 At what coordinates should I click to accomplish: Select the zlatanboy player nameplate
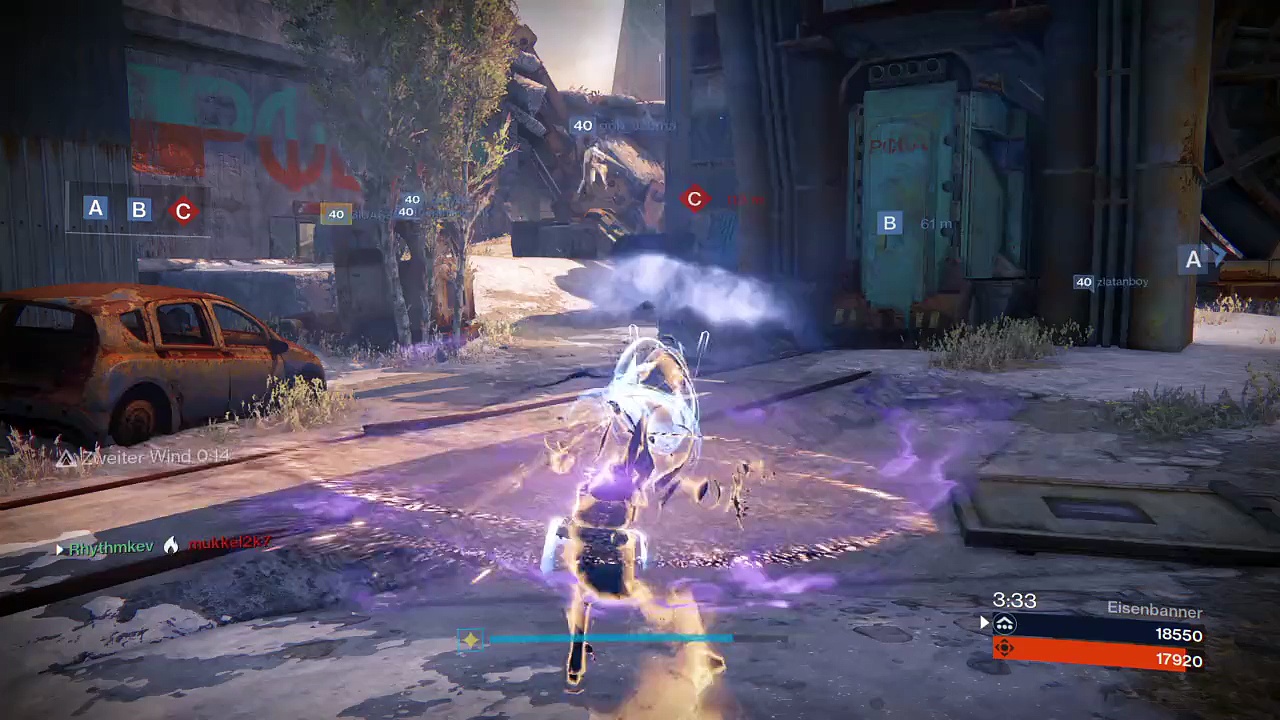click(1111, 282)
